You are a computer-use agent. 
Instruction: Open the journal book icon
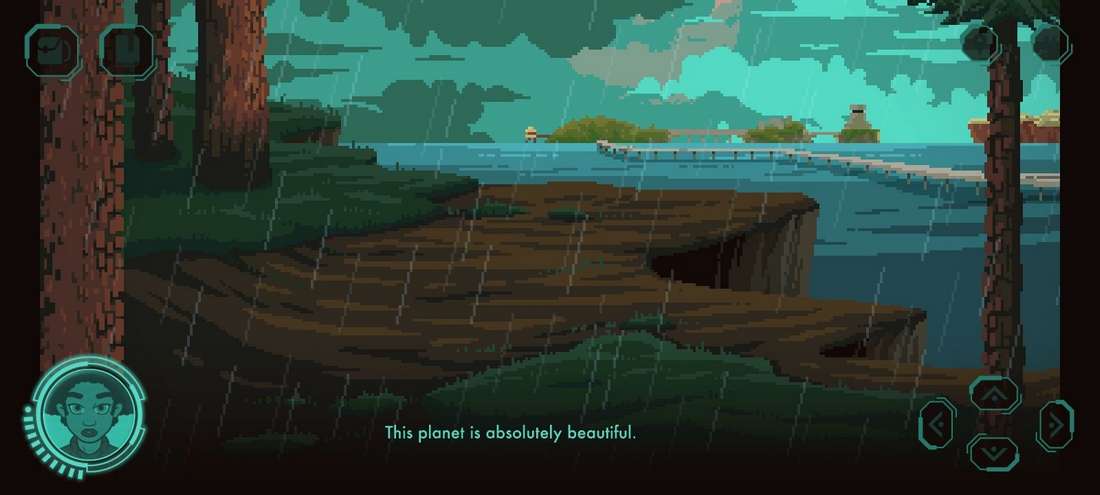127,51
